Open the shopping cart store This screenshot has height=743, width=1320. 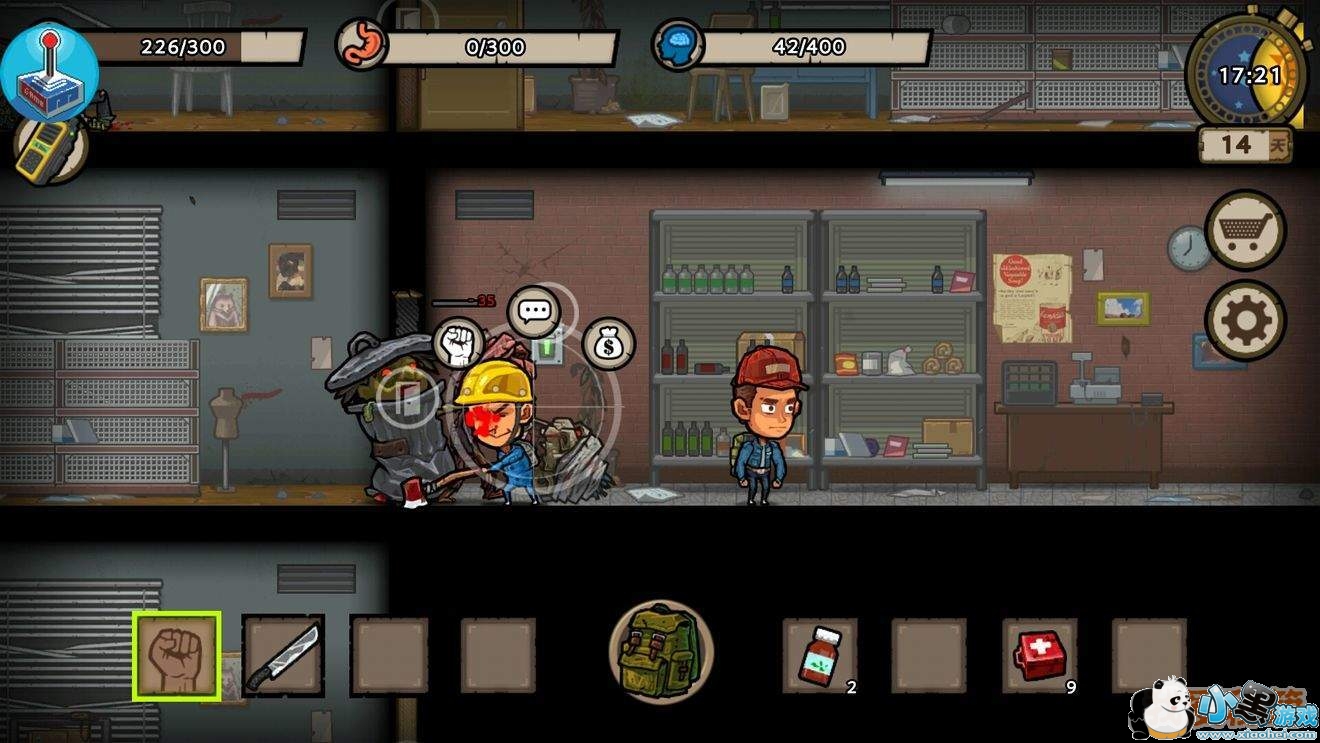click(1245, 230)
